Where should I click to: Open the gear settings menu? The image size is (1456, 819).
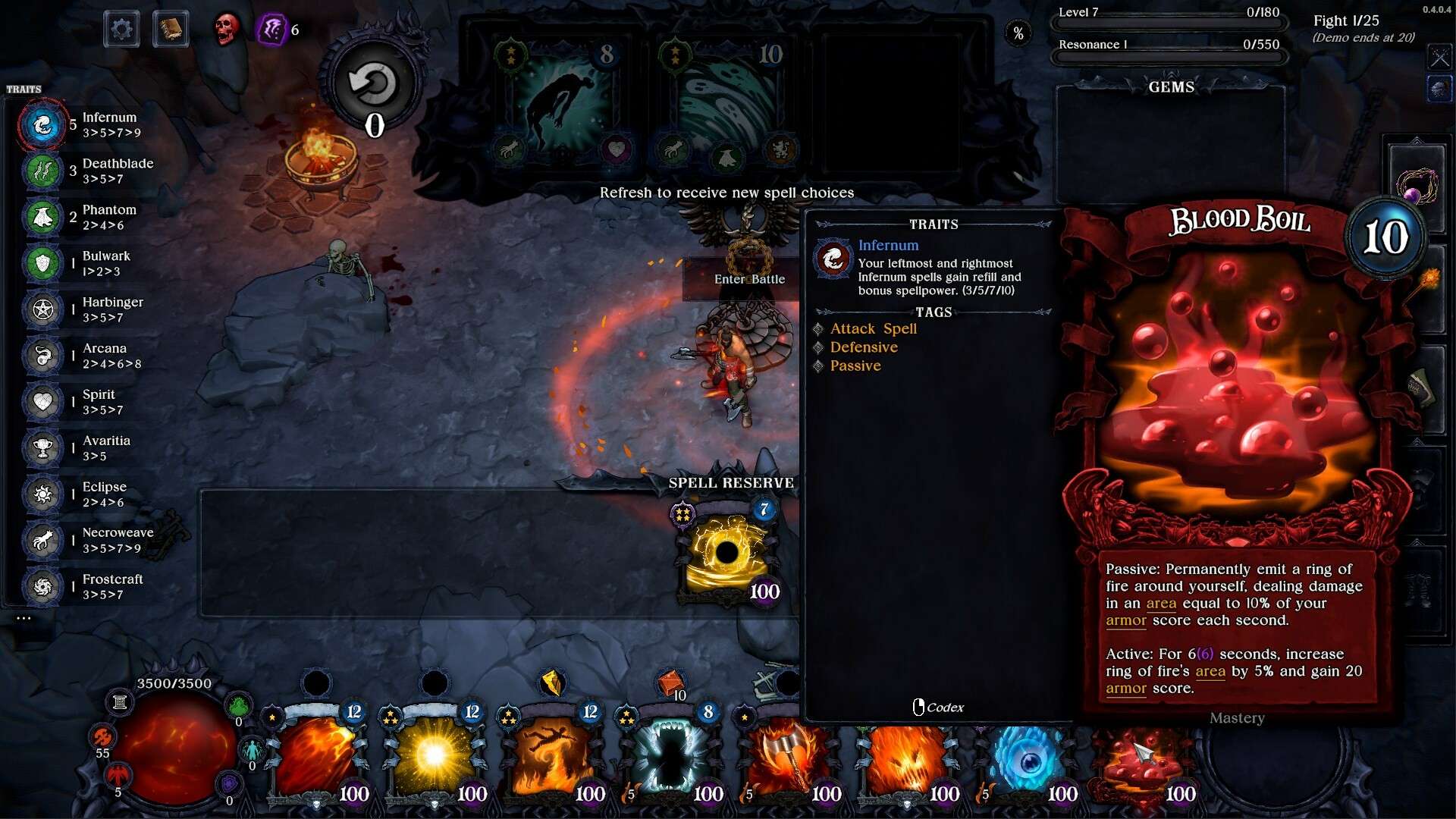coord(121,30)
